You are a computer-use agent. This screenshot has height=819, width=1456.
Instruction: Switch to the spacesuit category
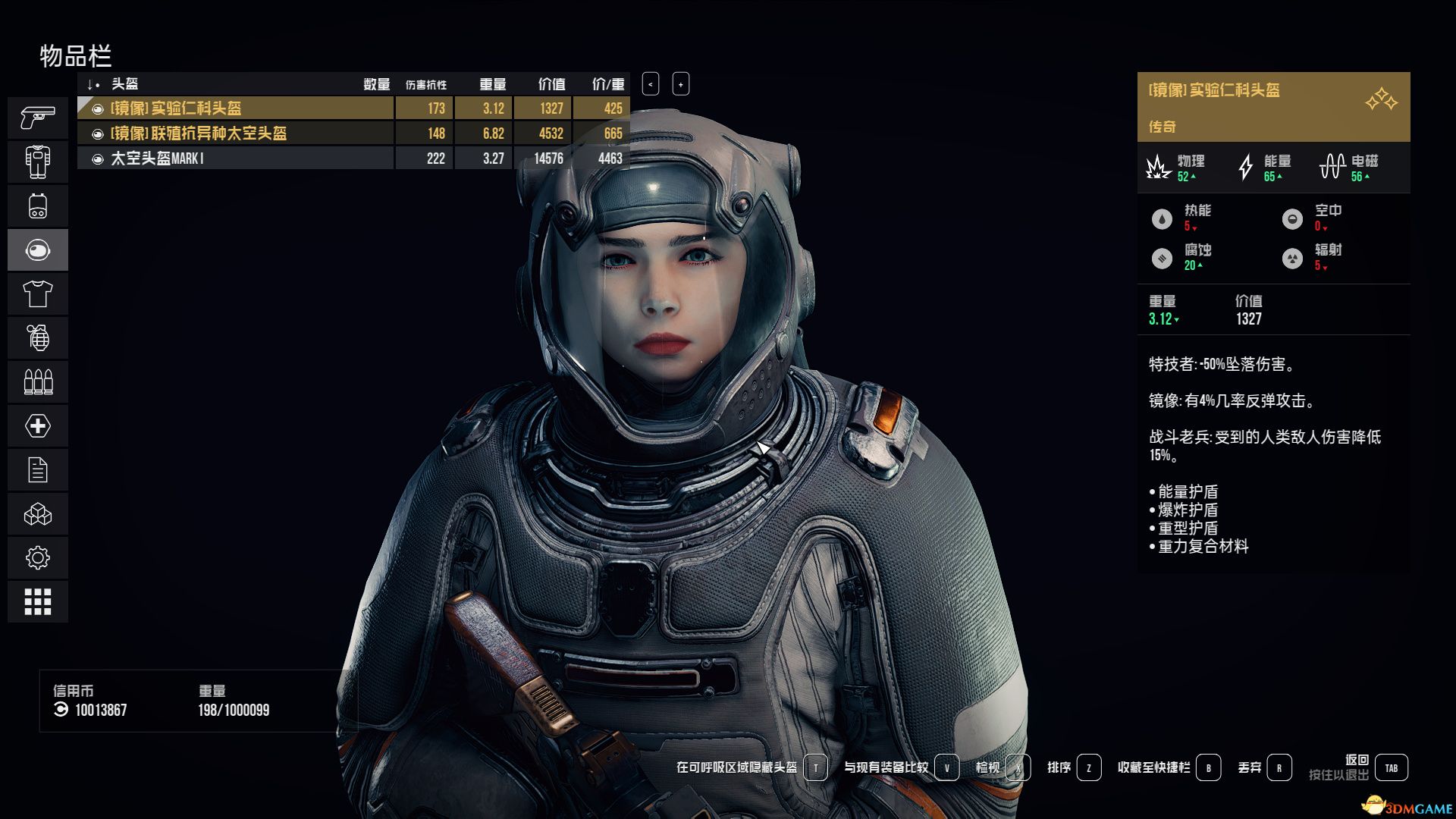pos(38,162)
